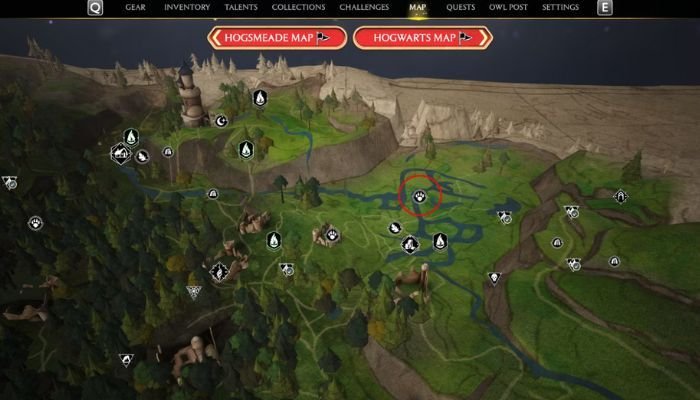Open the Hogsmeade Map button
Viewport: 700px width, 400px height.
(277, 38)
